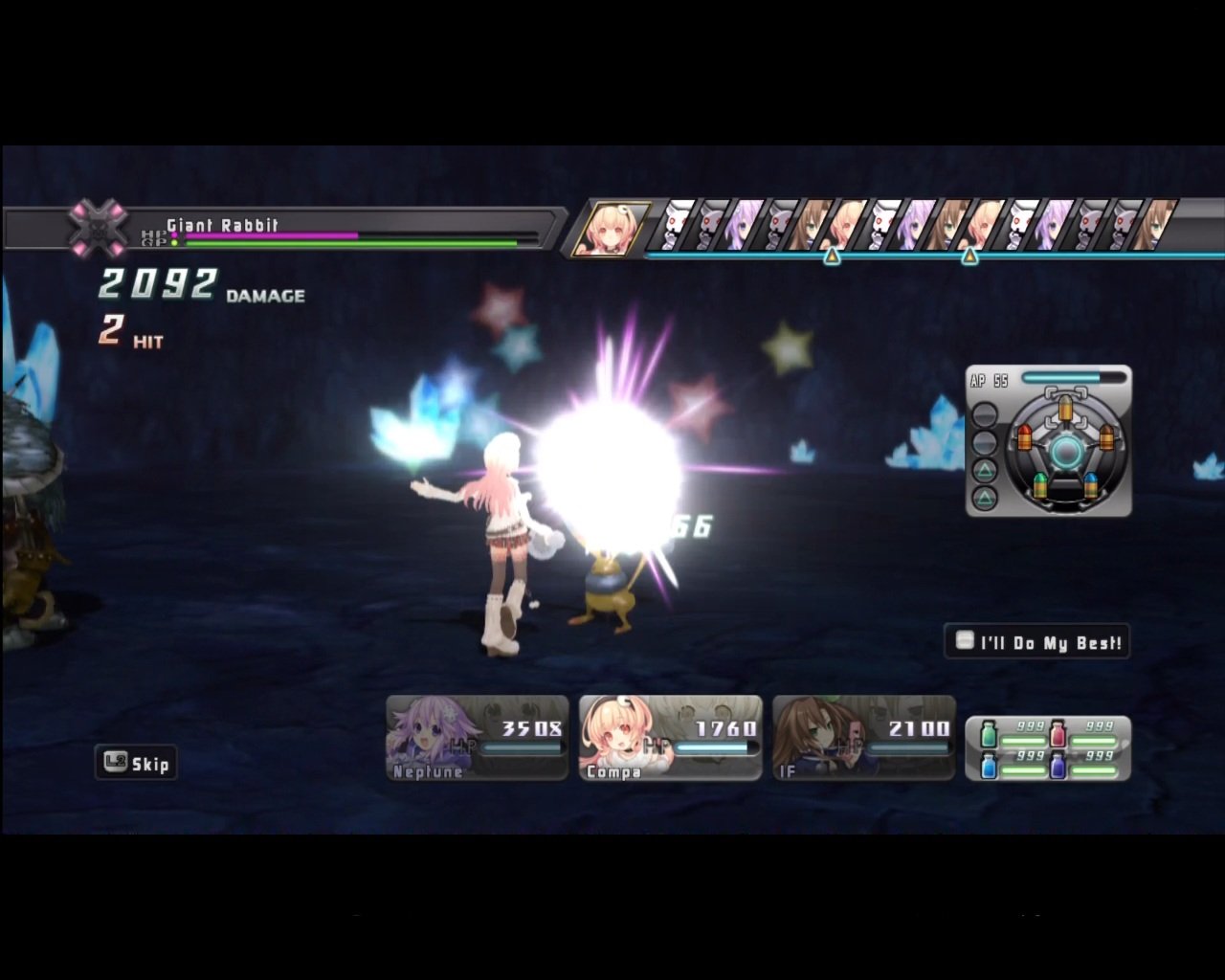Screen dimensions: 1225x980
Task: Toggle the topmost blank circle button beside the wheel
Action: 984,415
